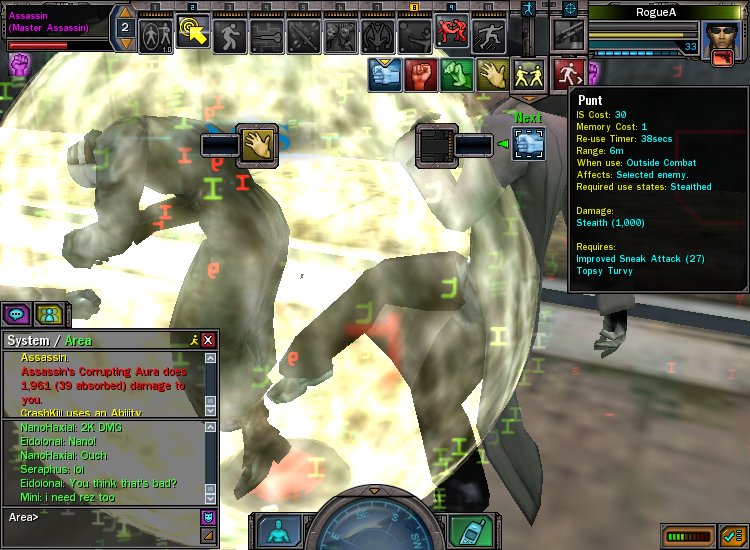Open the purple emote mask button

(x=208, y=517)
